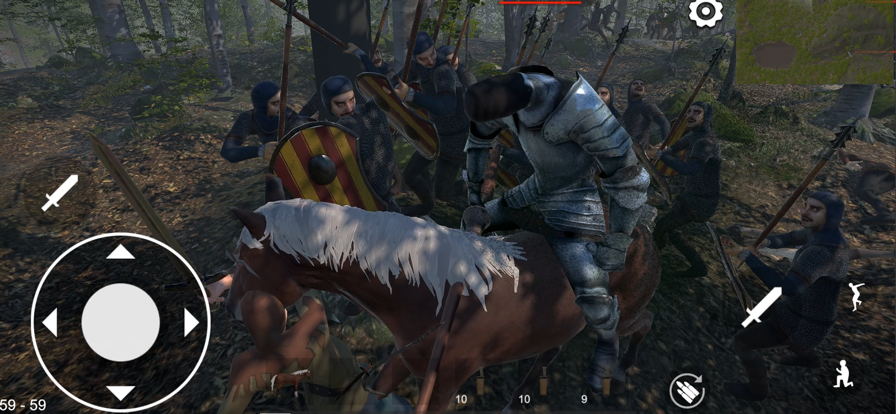Tap the small sword icon above the joystick
Screen dimensions: 896x414
pyautogui.click(x=59, y=192)
